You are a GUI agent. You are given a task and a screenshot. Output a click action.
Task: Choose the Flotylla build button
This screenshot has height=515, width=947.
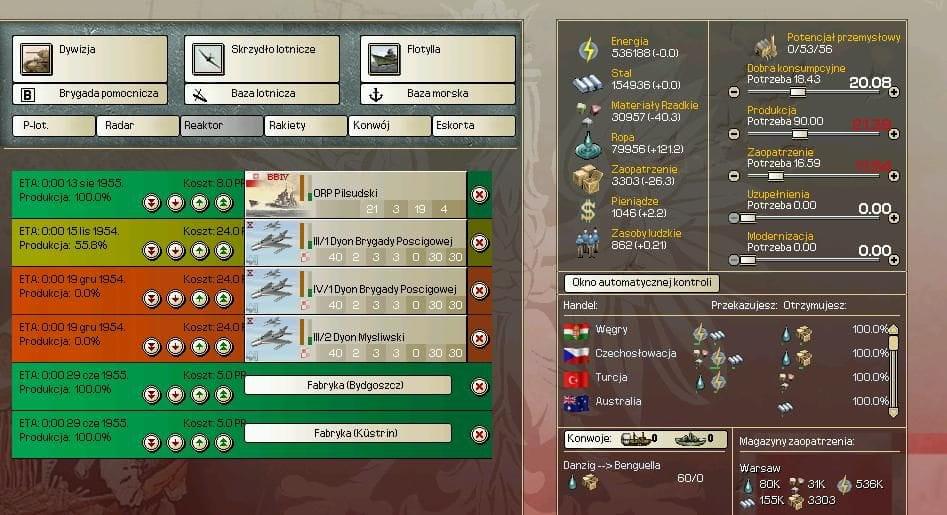click(x=437, y=58)
